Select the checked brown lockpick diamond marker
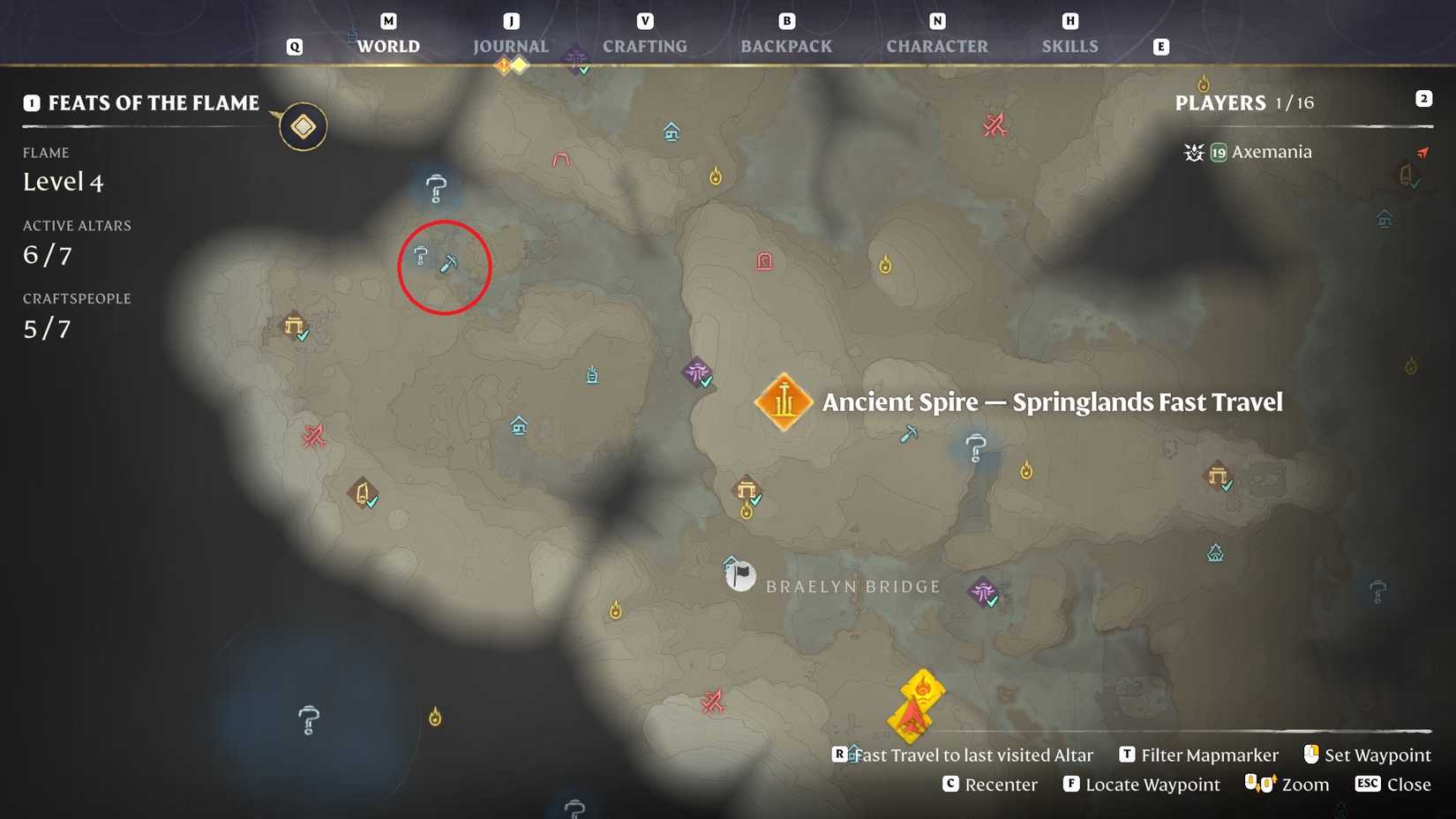The width and height of the screenshot is (1456, 819). point(364,492)
